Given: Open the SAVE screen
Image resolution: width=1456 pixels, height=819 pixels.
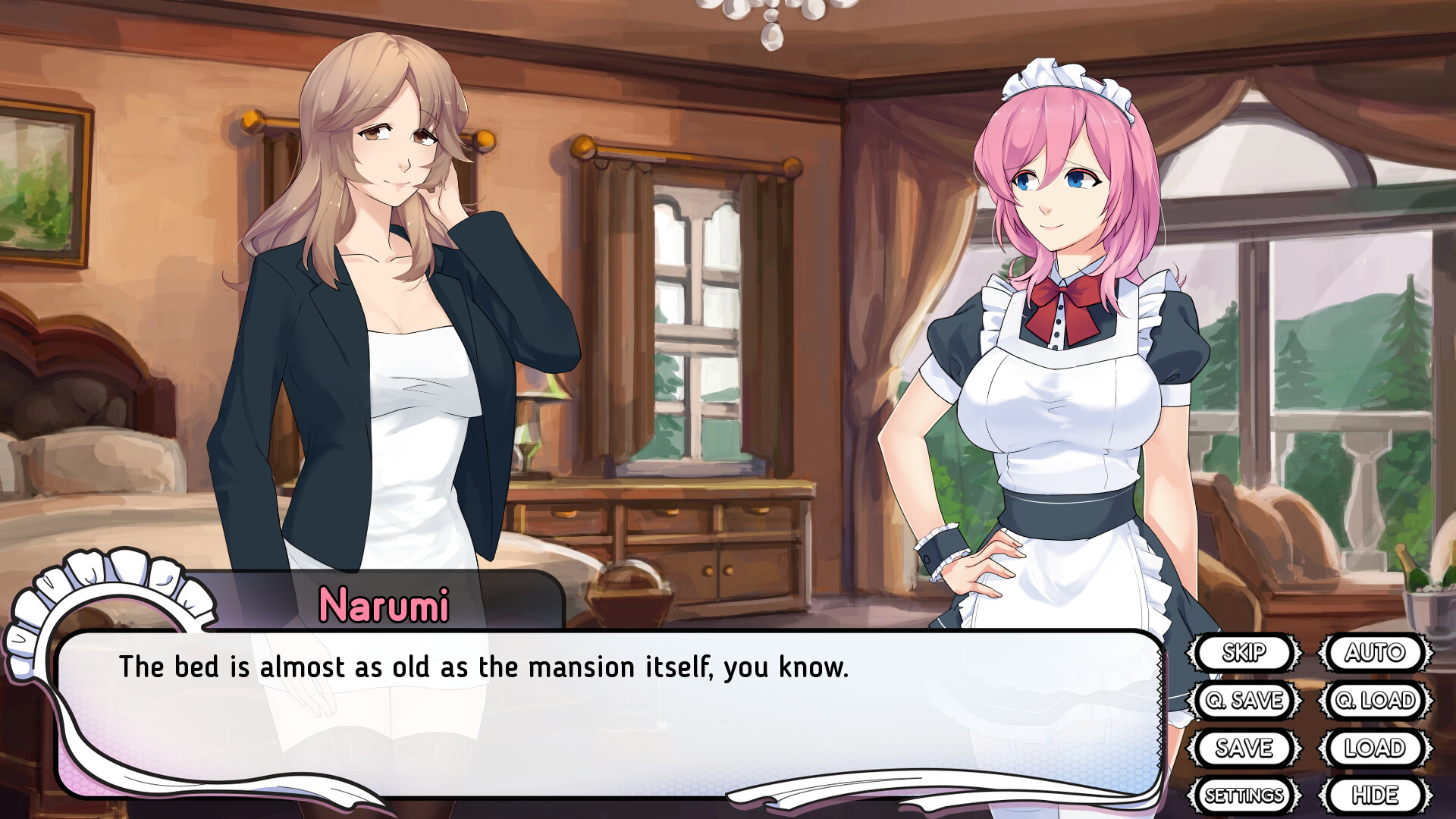Looking at the screenshot, I should (x=1246, y=748).
